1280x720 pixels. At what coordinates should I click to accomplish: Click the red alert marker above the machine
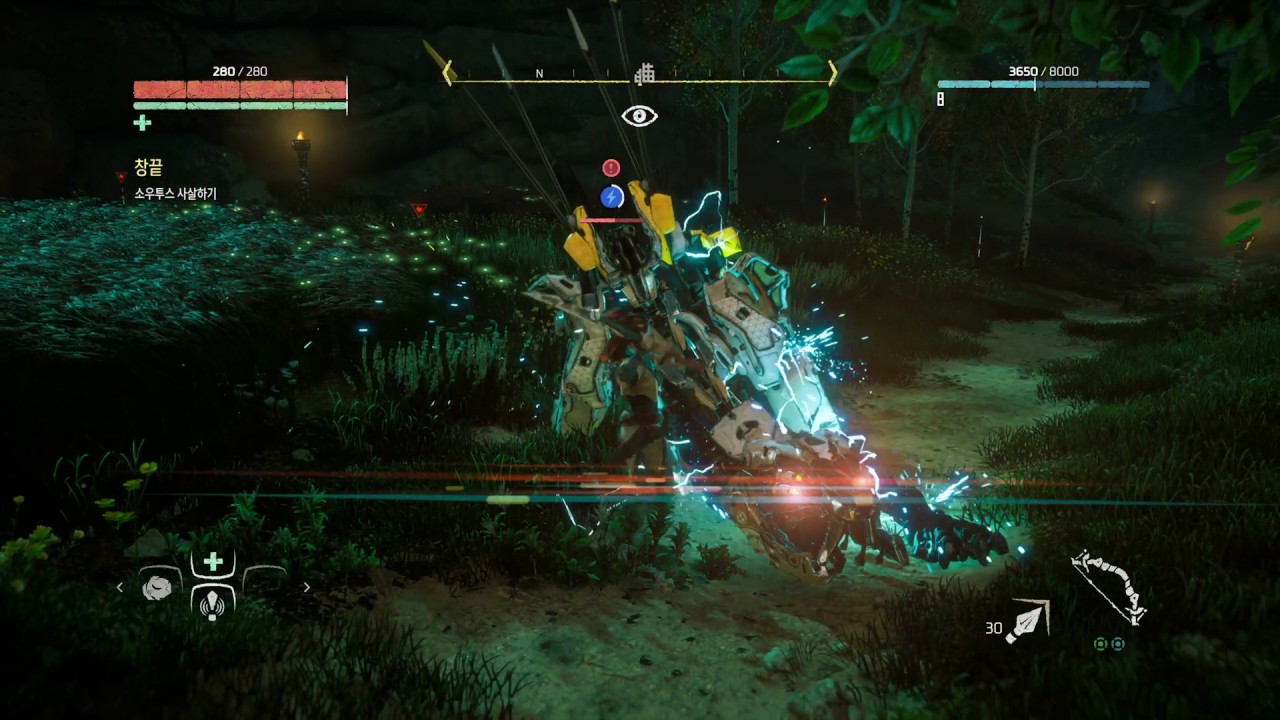(x=611, y=168)
